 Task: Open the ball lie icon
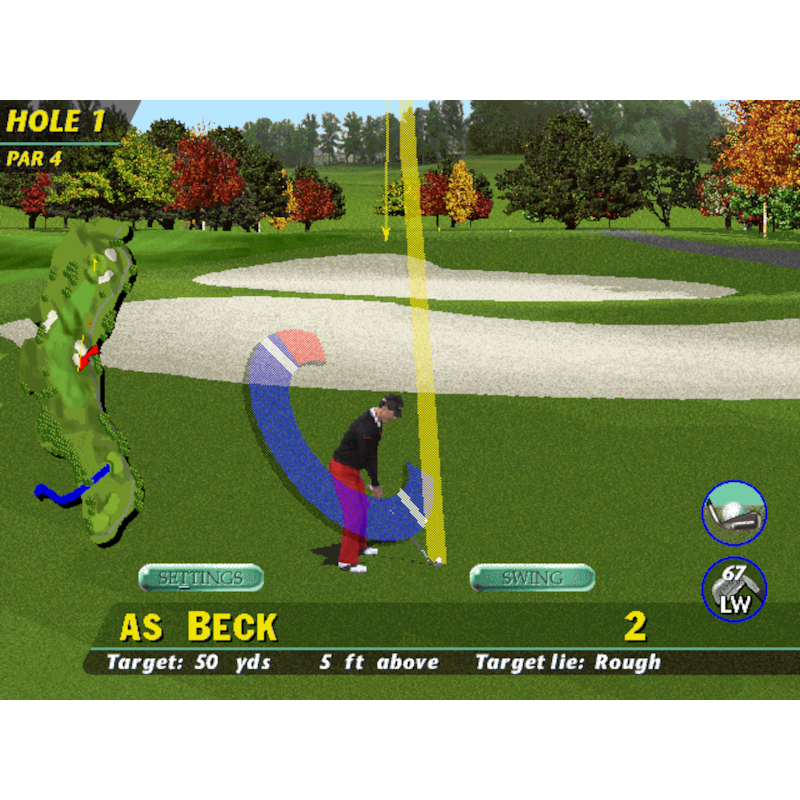(734, 513)
